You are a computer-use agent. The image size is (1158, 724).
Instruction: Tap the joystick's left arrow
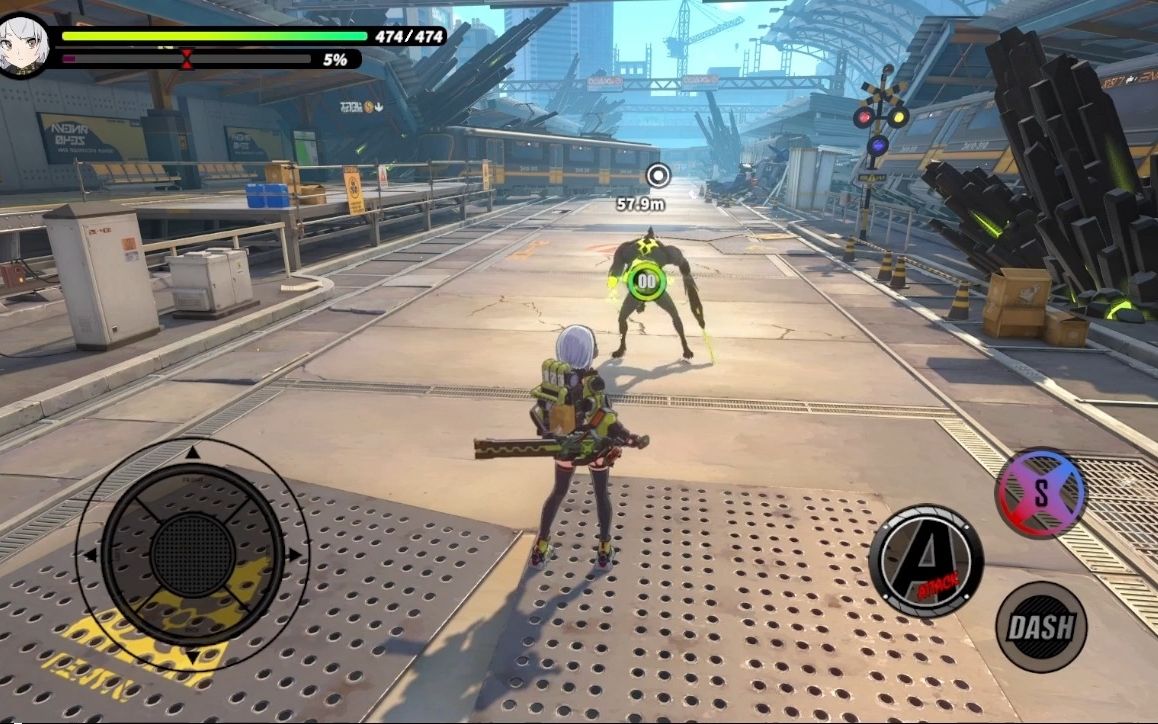point(90,554)
